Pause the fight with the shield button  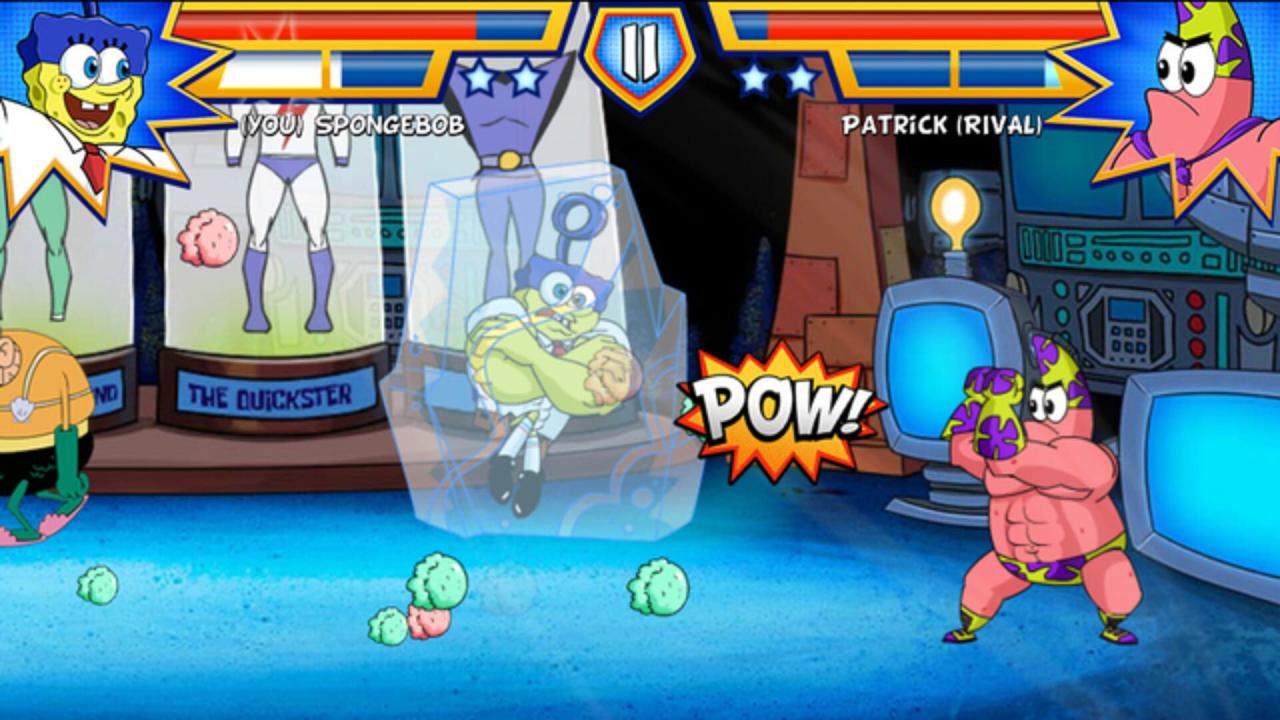point(638,52)
